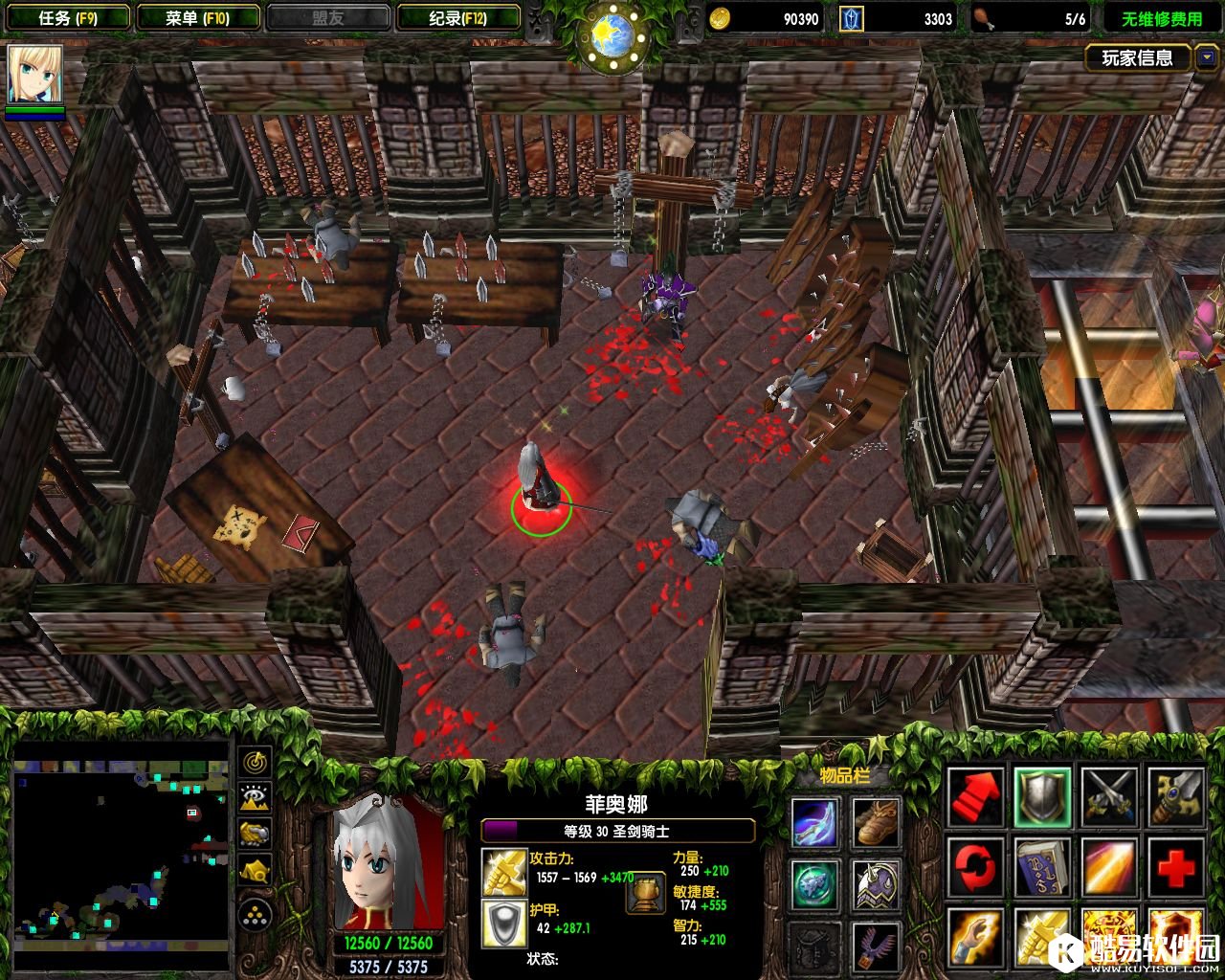Viewport: 1225px width, 980px height.
Task: Open the 纪录 (F12) log
Action: click(458, 18)
